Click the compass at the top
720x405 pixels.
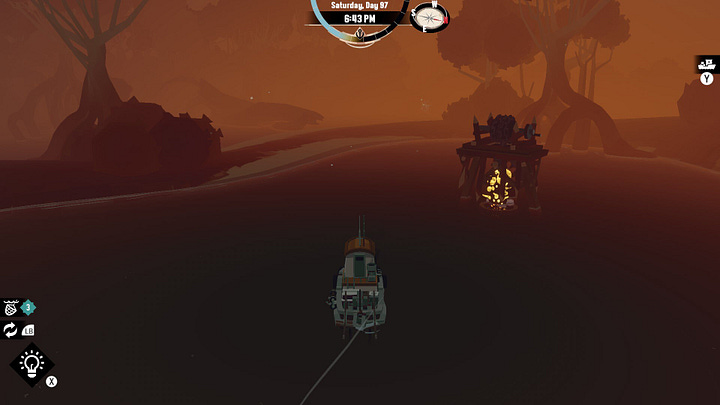point(430,17)
